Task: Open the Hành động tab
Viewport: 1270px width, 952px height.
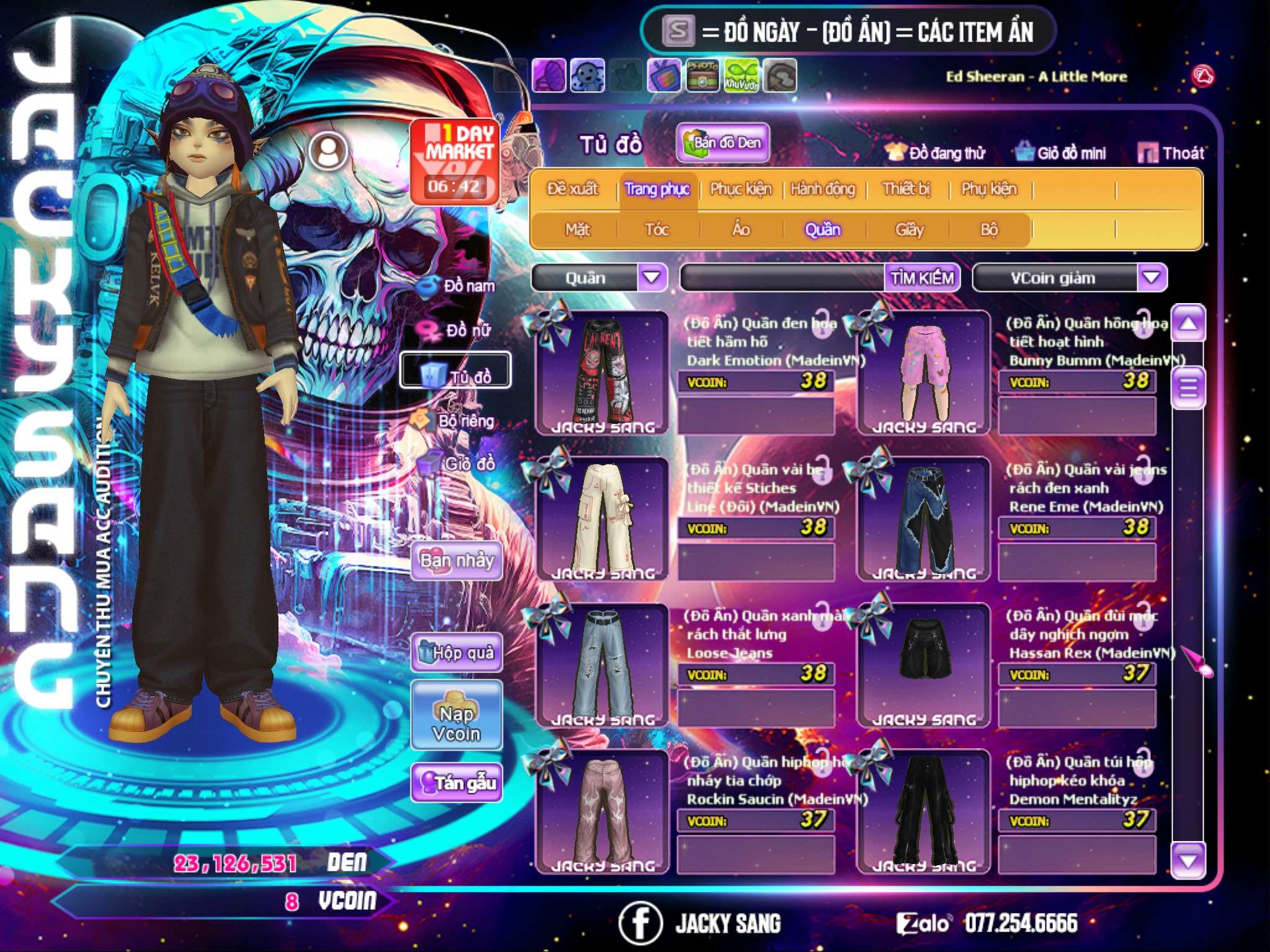Action: (823, 189)
